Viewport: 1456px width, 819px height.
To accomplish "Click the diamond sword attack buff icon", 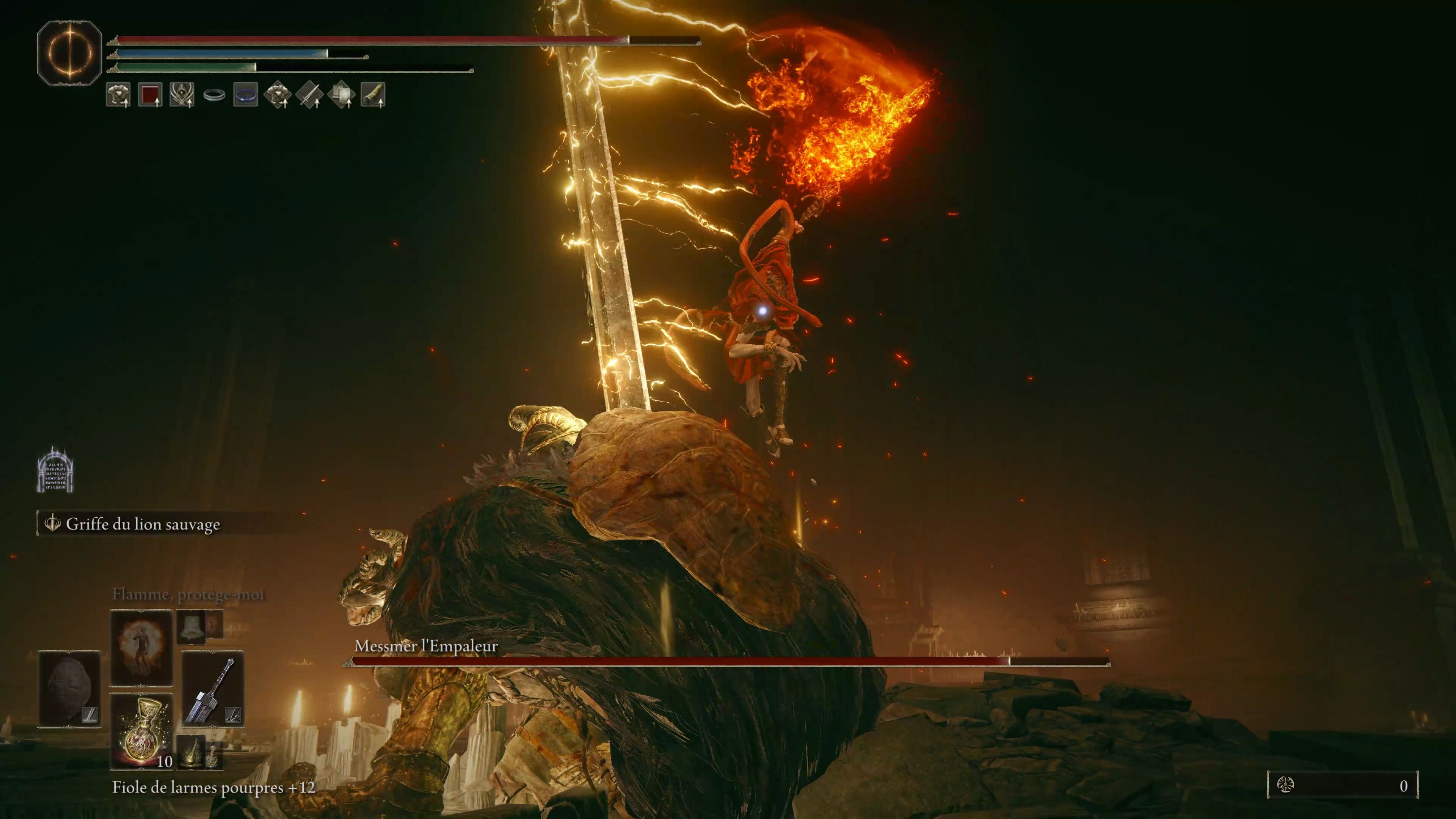I will pyautogui.click(x=309, y=95).
